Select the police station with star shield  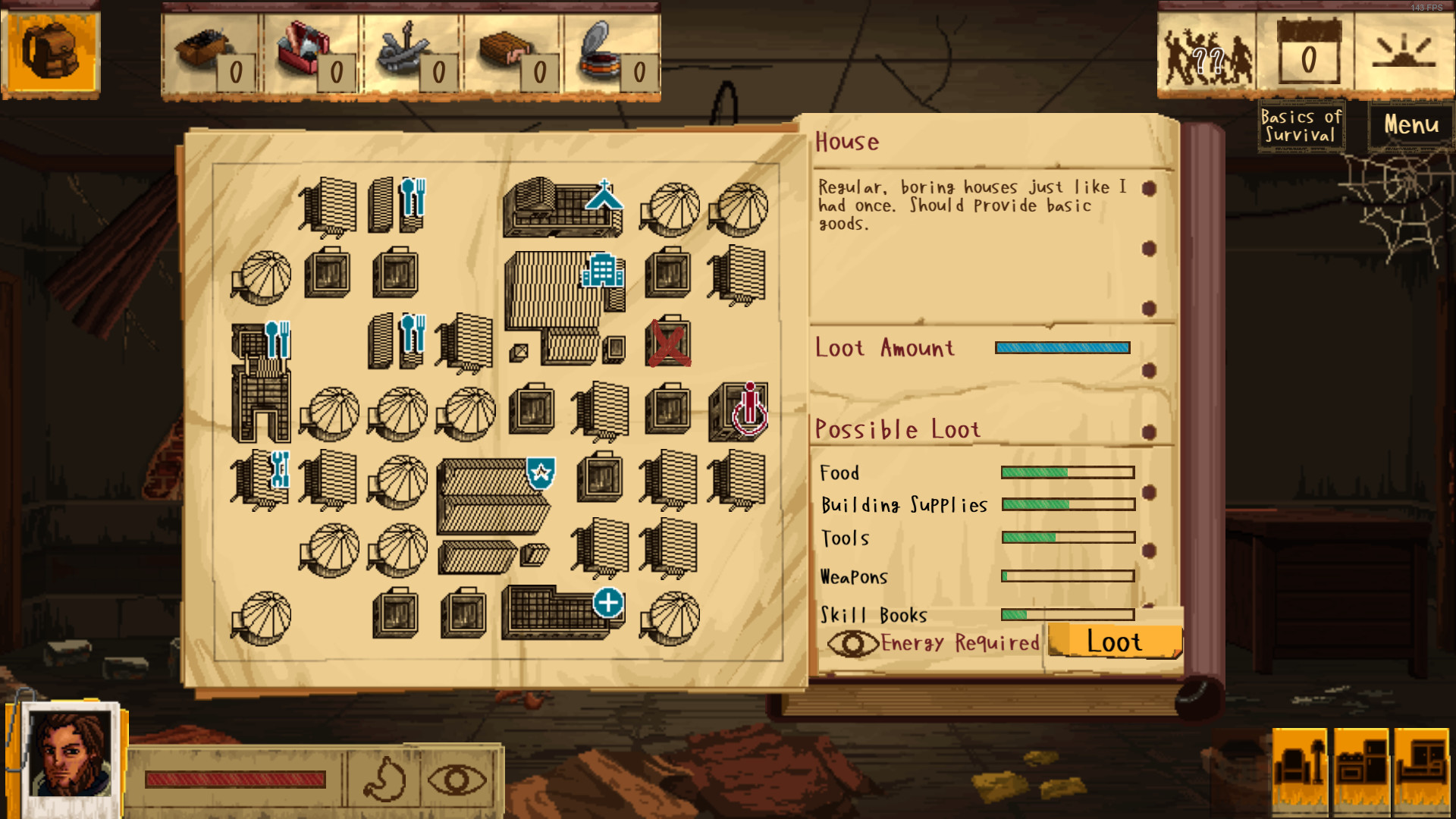coord(539,474)
